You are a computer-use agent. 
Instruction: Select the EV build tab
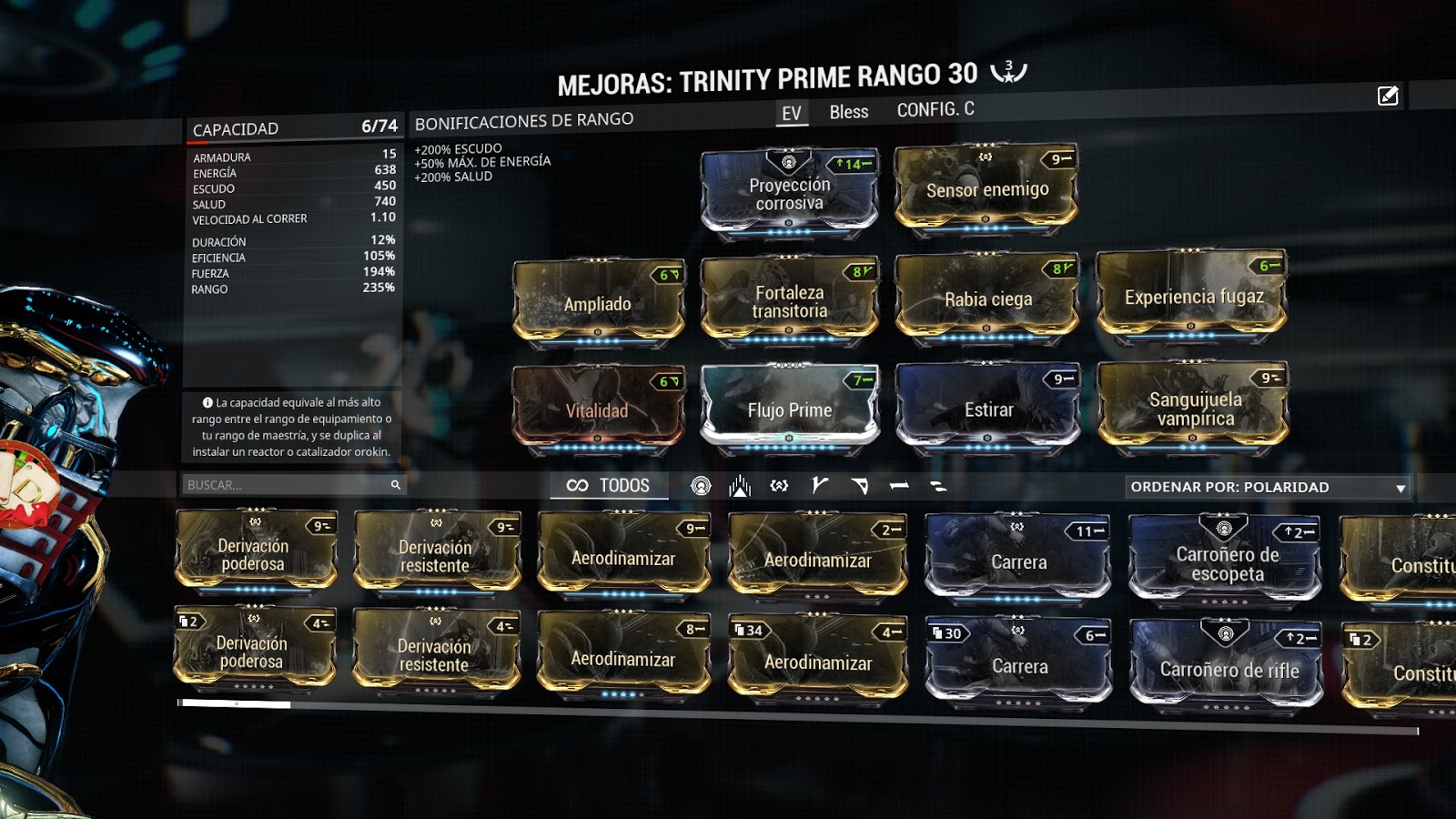point(791,111)
